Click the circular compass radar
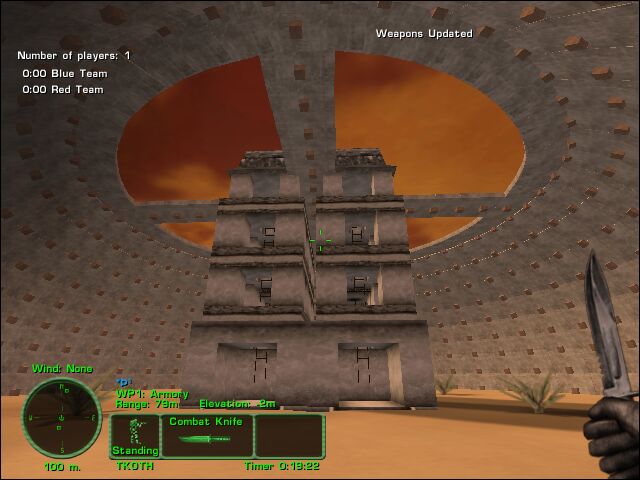Viewport: 640px width, 480px height. (x=61, y=416)
